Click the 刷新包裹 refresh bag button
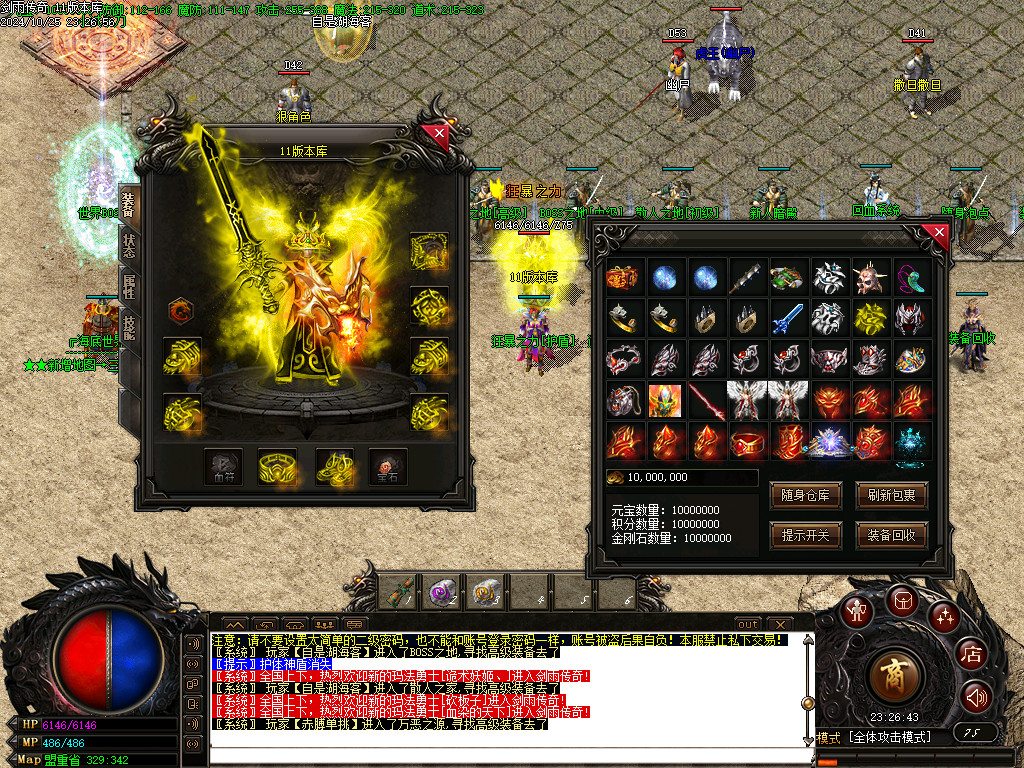1024x768 pixels. pos(891,496)
